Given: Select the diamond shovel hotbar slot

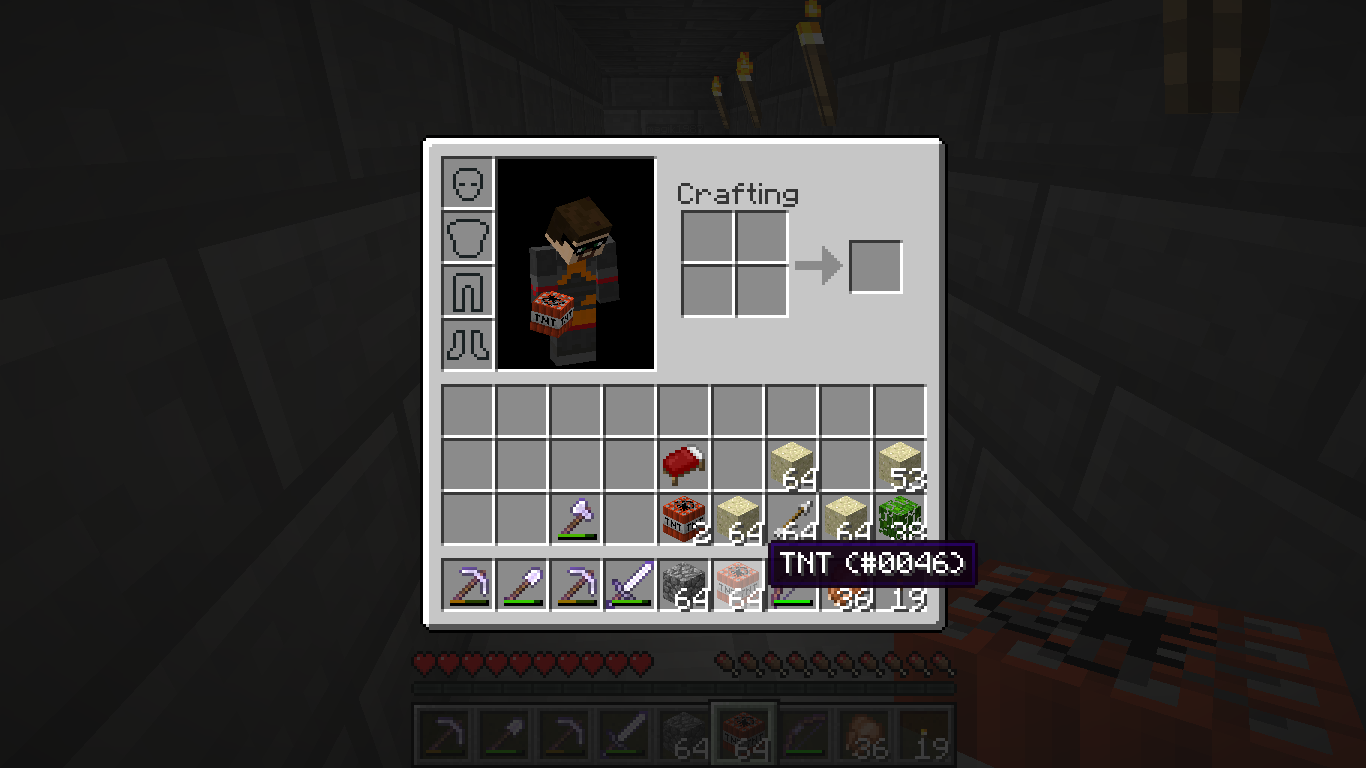Looking at the screenshot, I should coord(522,584).
